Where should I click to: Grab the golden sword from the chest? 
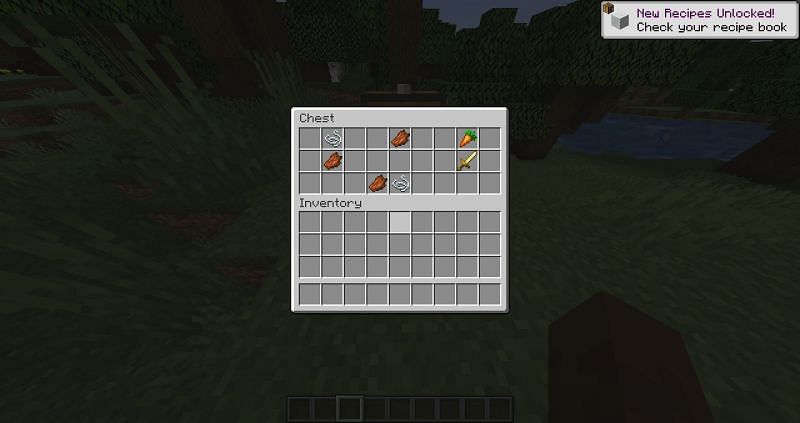point(467,161)
